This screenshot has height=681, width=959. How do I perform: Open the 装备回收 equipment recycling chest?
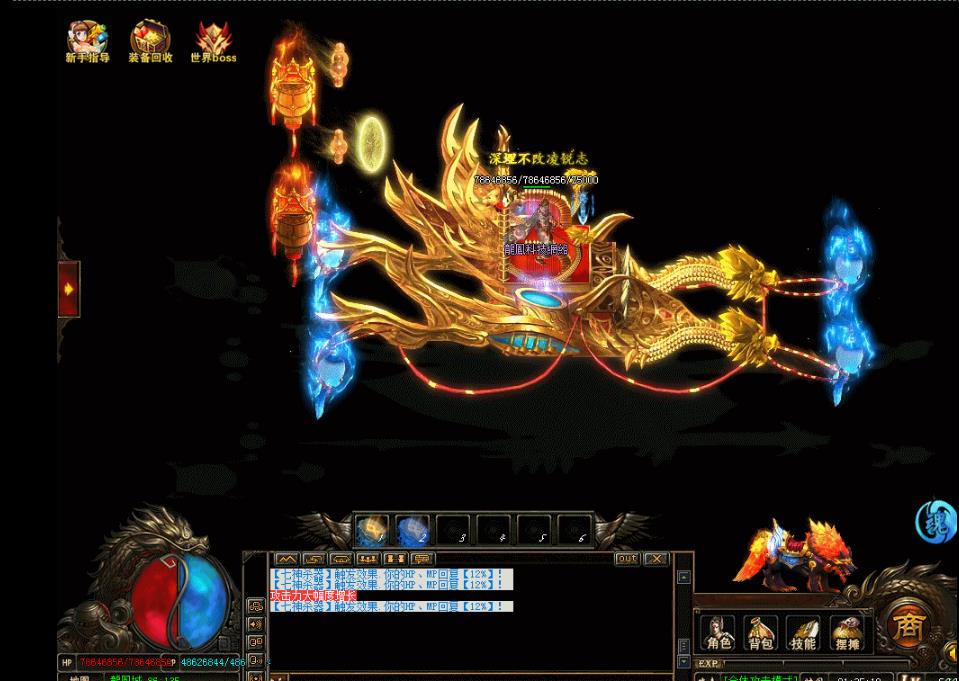point(150,40)
